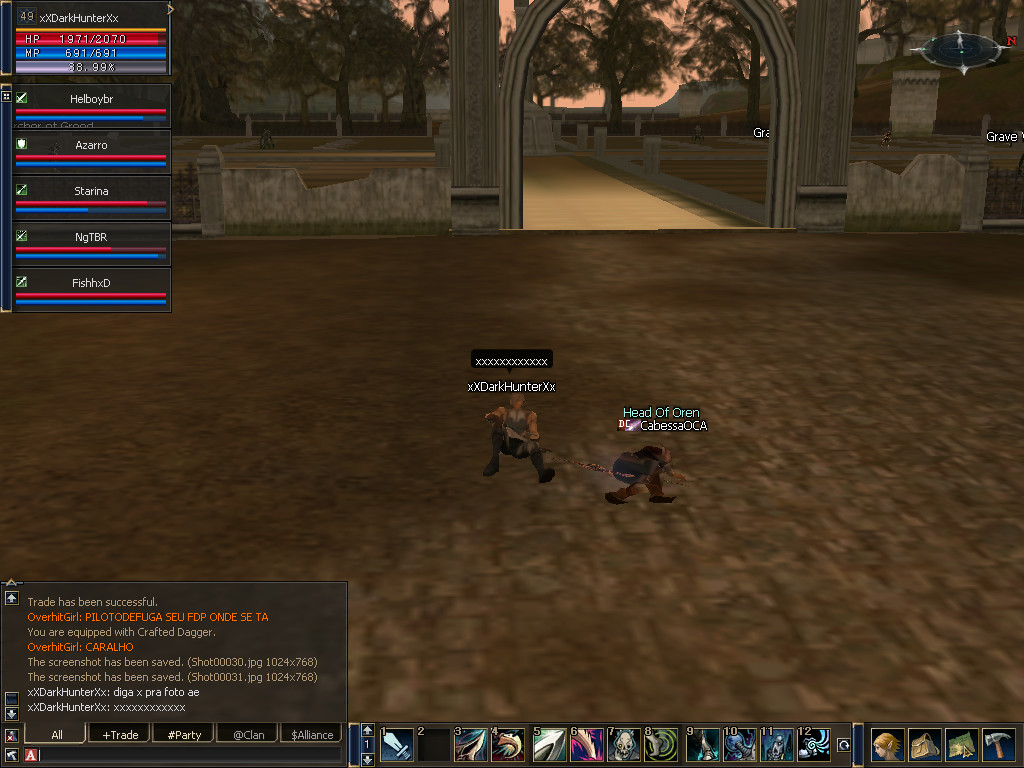The width and height of the screenshot is (1024, 768).
Task: Open the world map icon
Action: (961, 745)
